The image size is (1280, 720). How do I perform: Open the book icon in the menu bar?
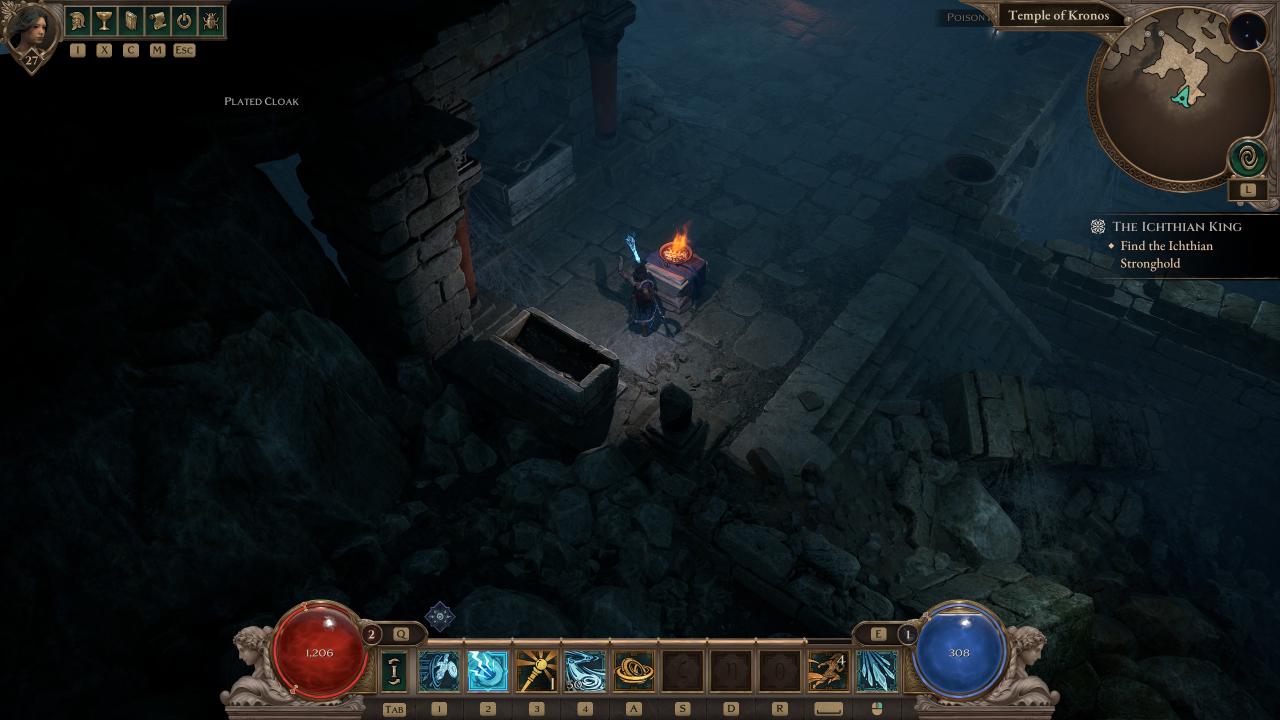point(131,20)
